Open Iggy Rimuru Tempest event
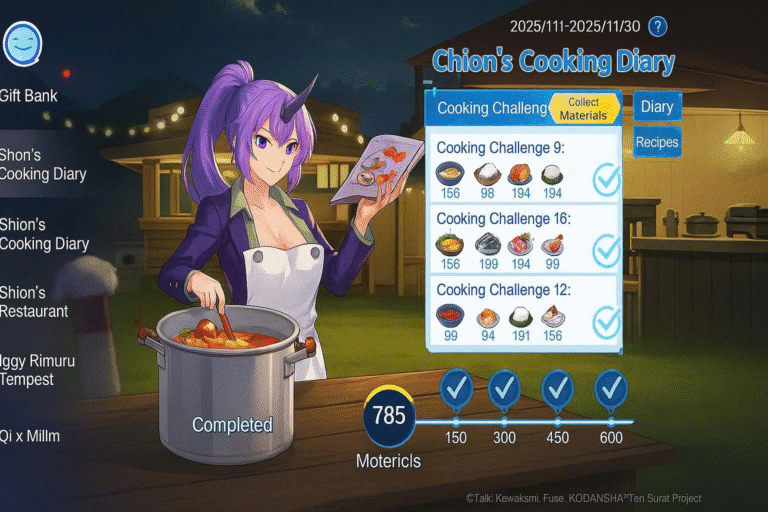 coord(38,369)
